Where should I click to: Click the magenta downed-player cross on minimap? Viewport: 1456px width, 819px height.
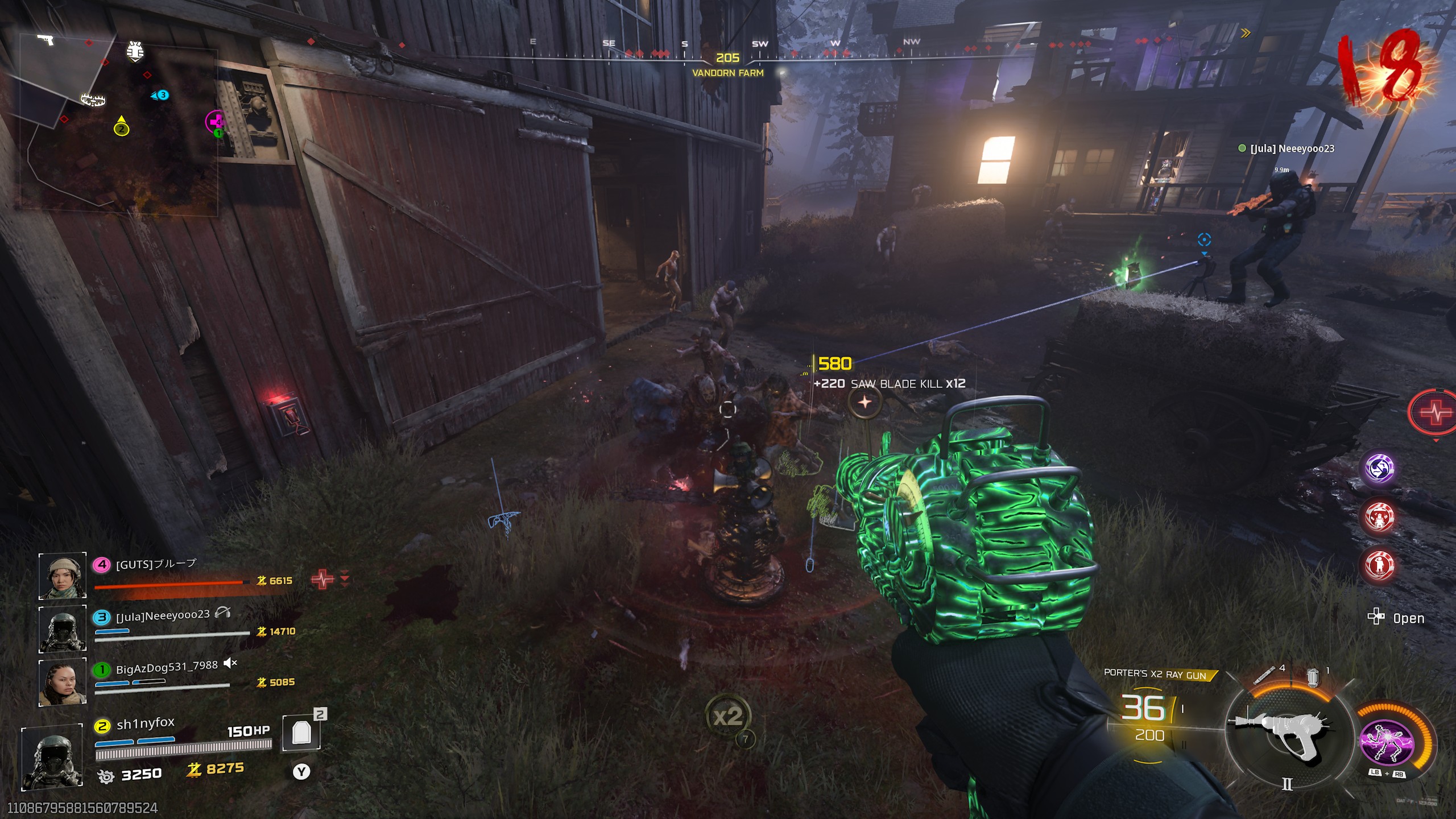point(216,121)
